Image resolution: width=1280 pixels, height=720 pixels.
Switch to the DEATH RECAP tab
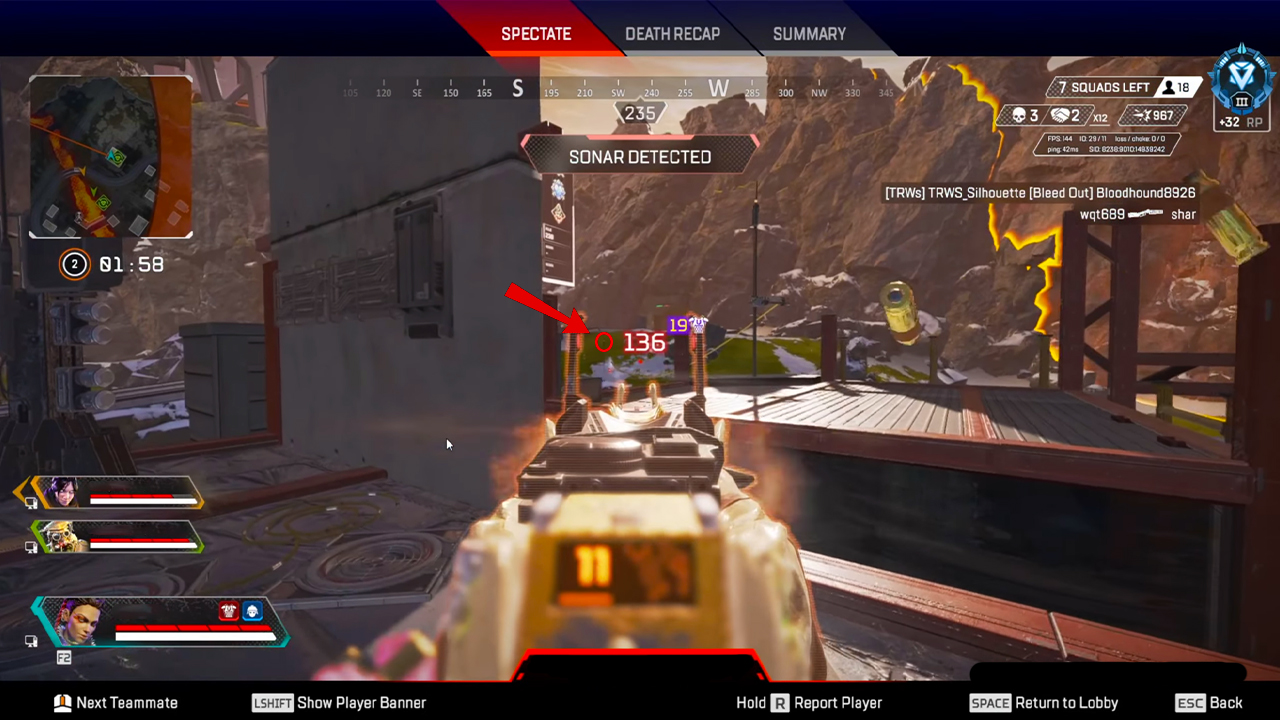point(672,33)
